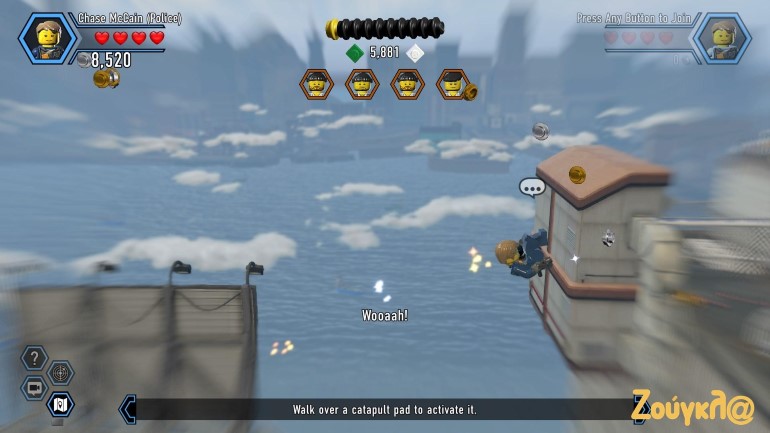Click the left arrow on the hint bar
The image size is (770, 433).
(x=127, y=408)
